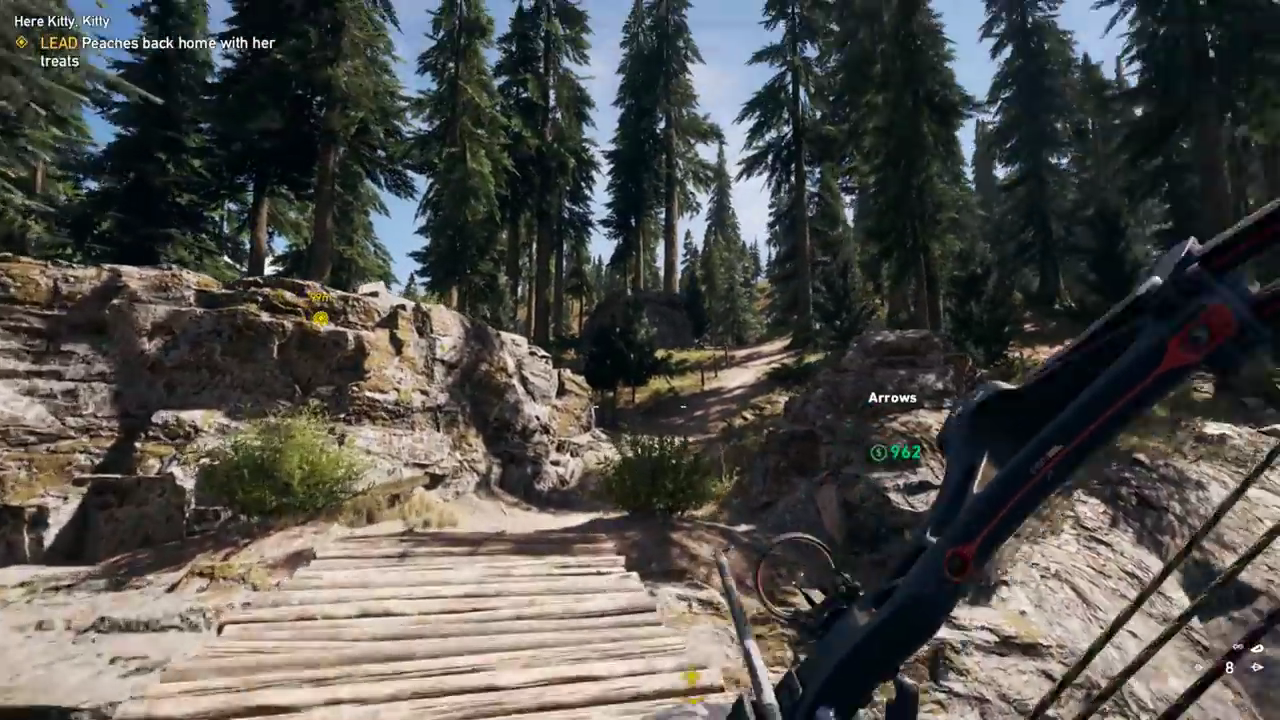
Task: Toggle the Arrows pickup prompt
Action: 891,397
